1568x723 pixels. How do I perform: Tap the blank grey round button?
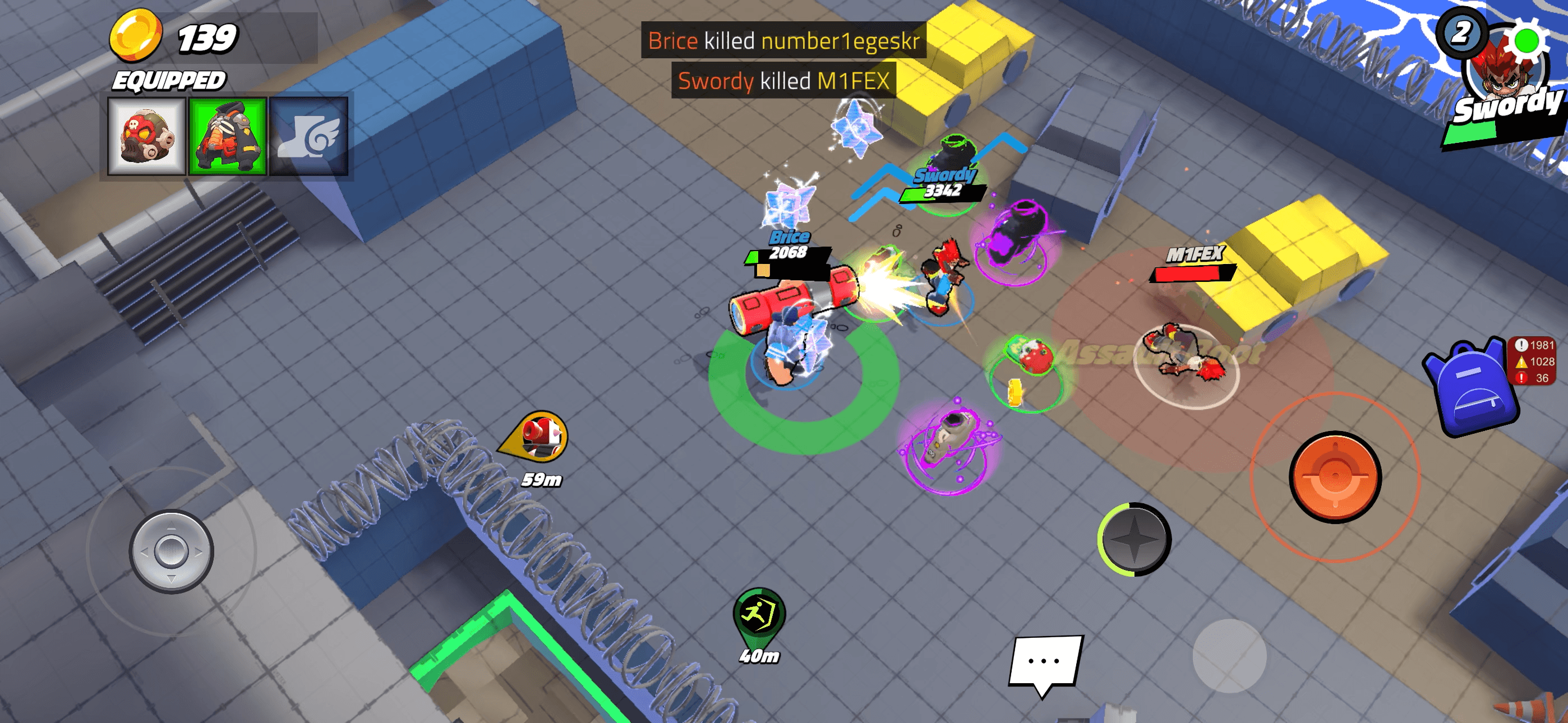coord(1229,655)
